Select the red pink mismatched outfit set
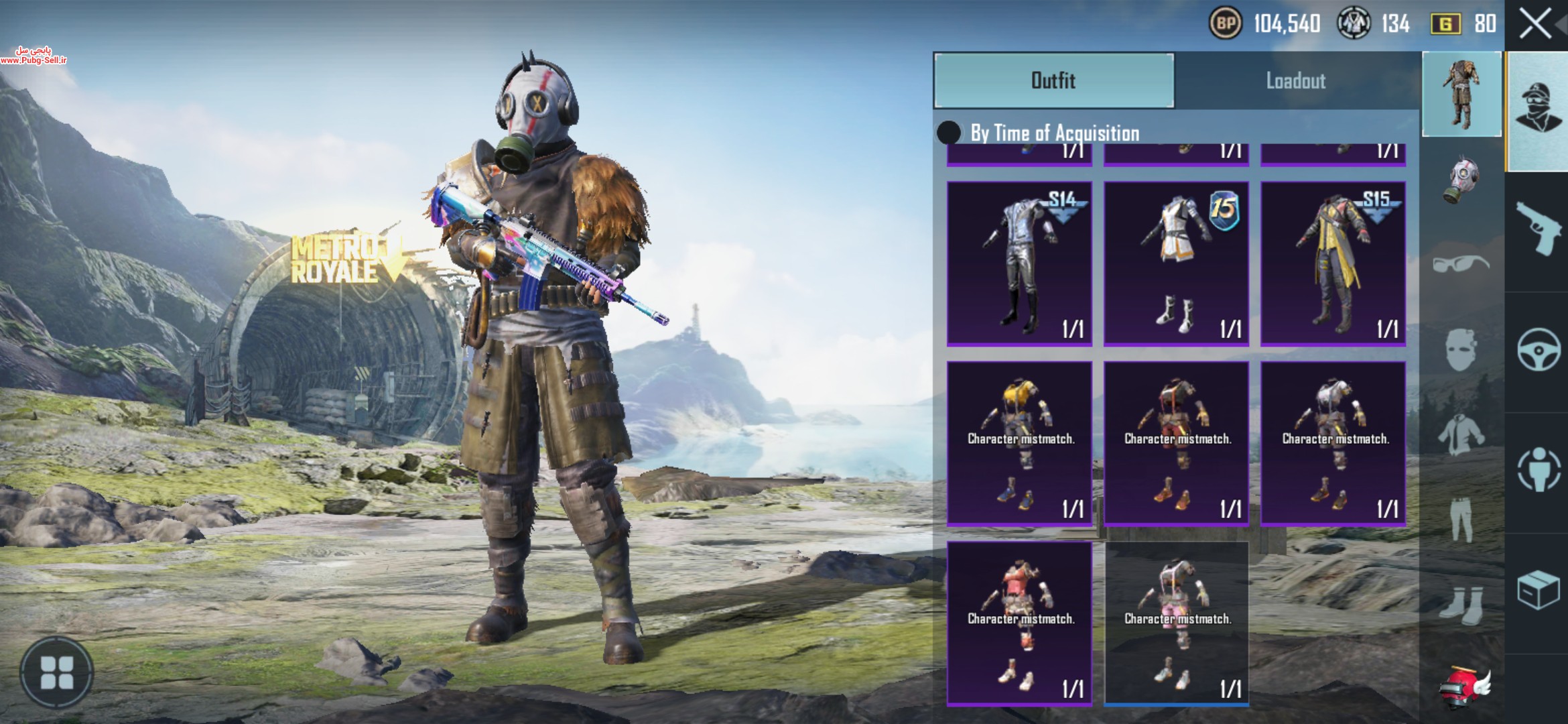The height and width of the screenshot is (724, 1568). (1019, 623)
